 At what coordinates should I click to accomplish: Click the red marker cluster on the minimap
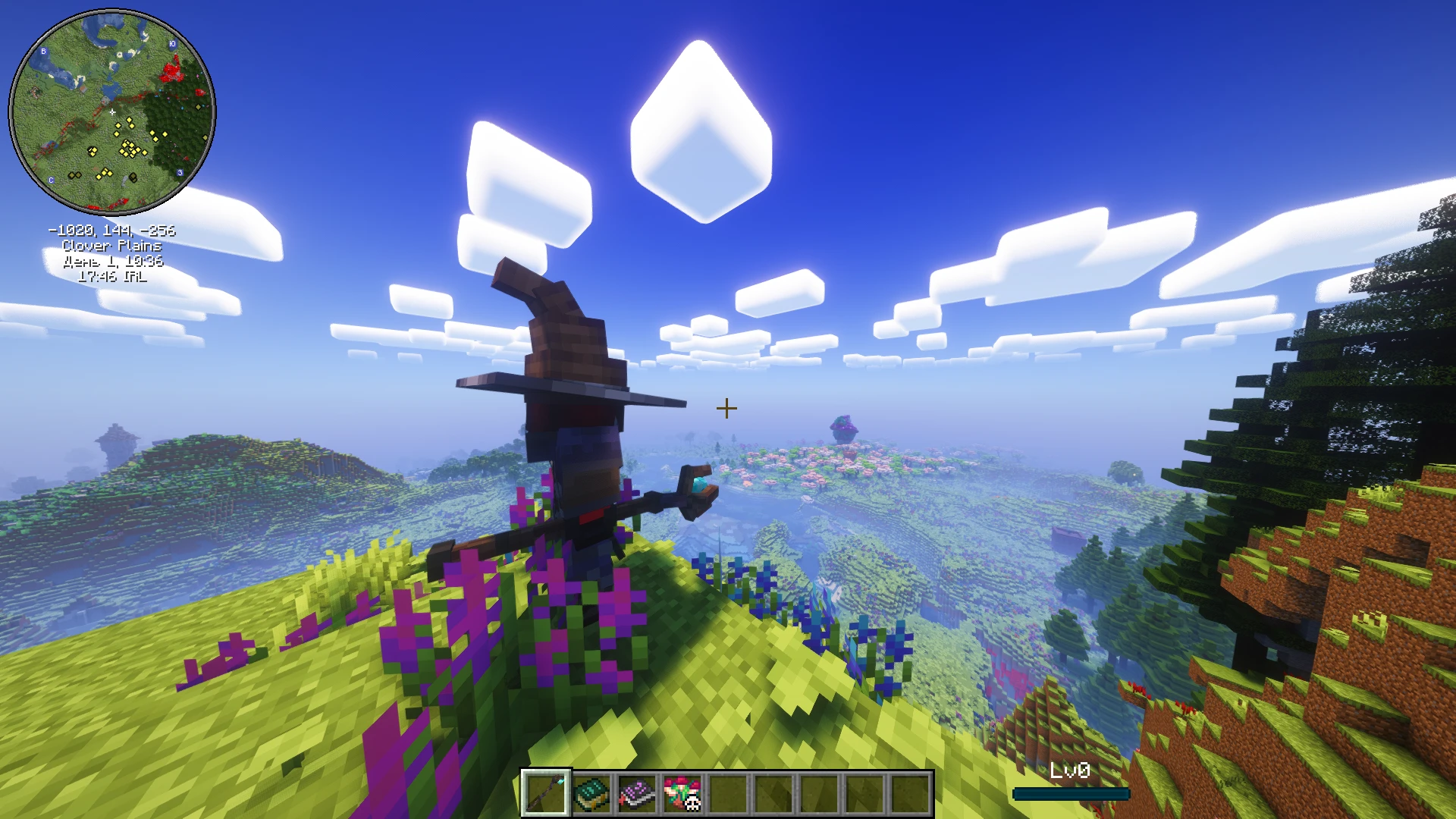click(x=172, y=73)
